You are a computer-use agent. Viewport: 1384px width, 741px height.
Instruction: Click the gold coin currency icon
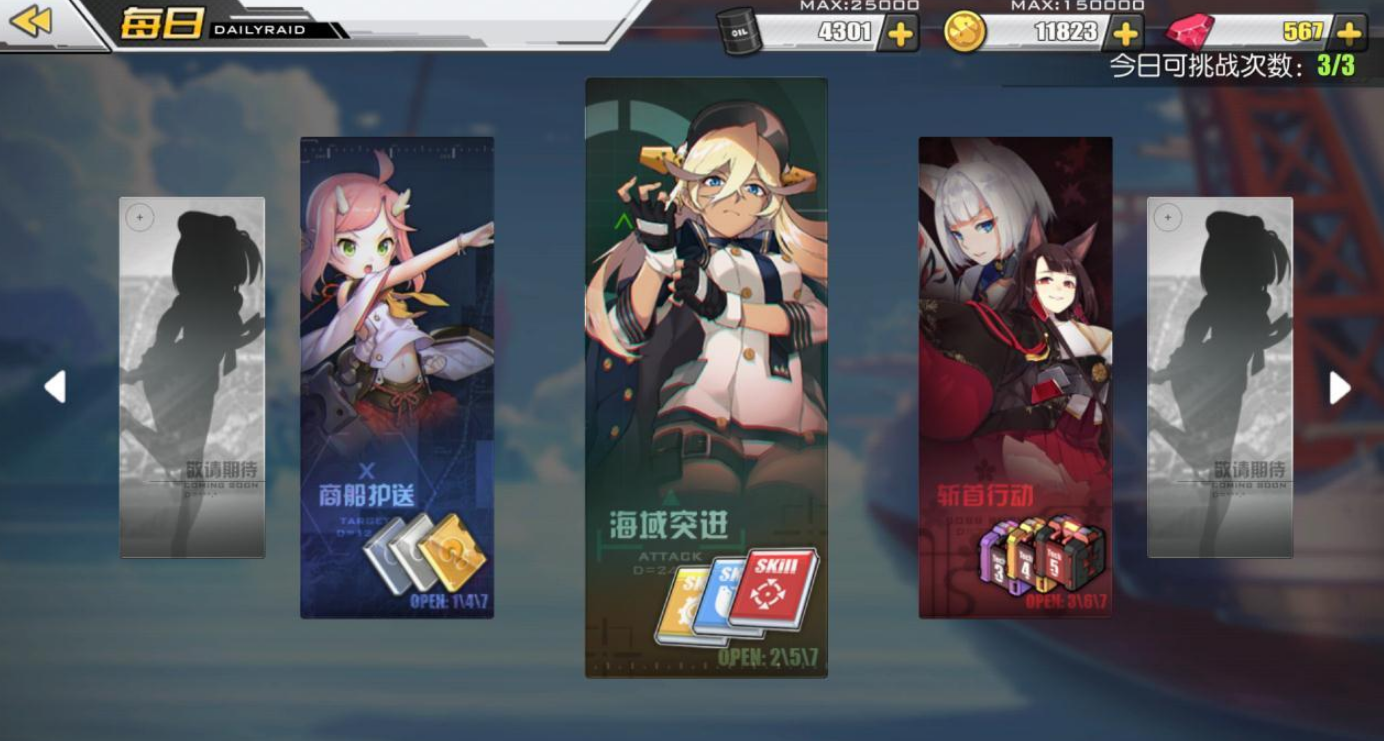[966, 29]
